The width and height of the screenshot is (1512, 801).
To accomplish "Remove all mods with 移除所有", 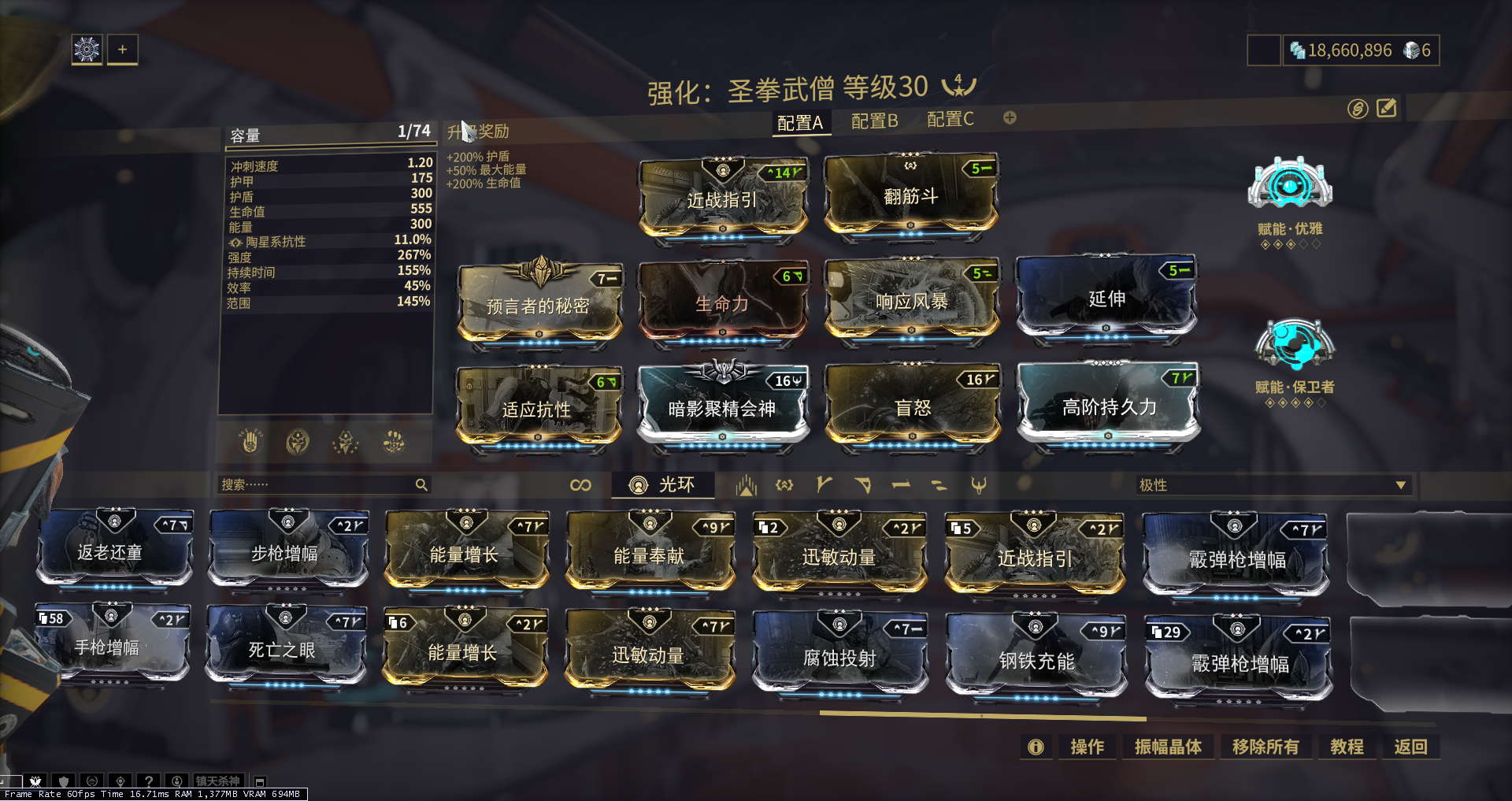I will point(1265,747).
